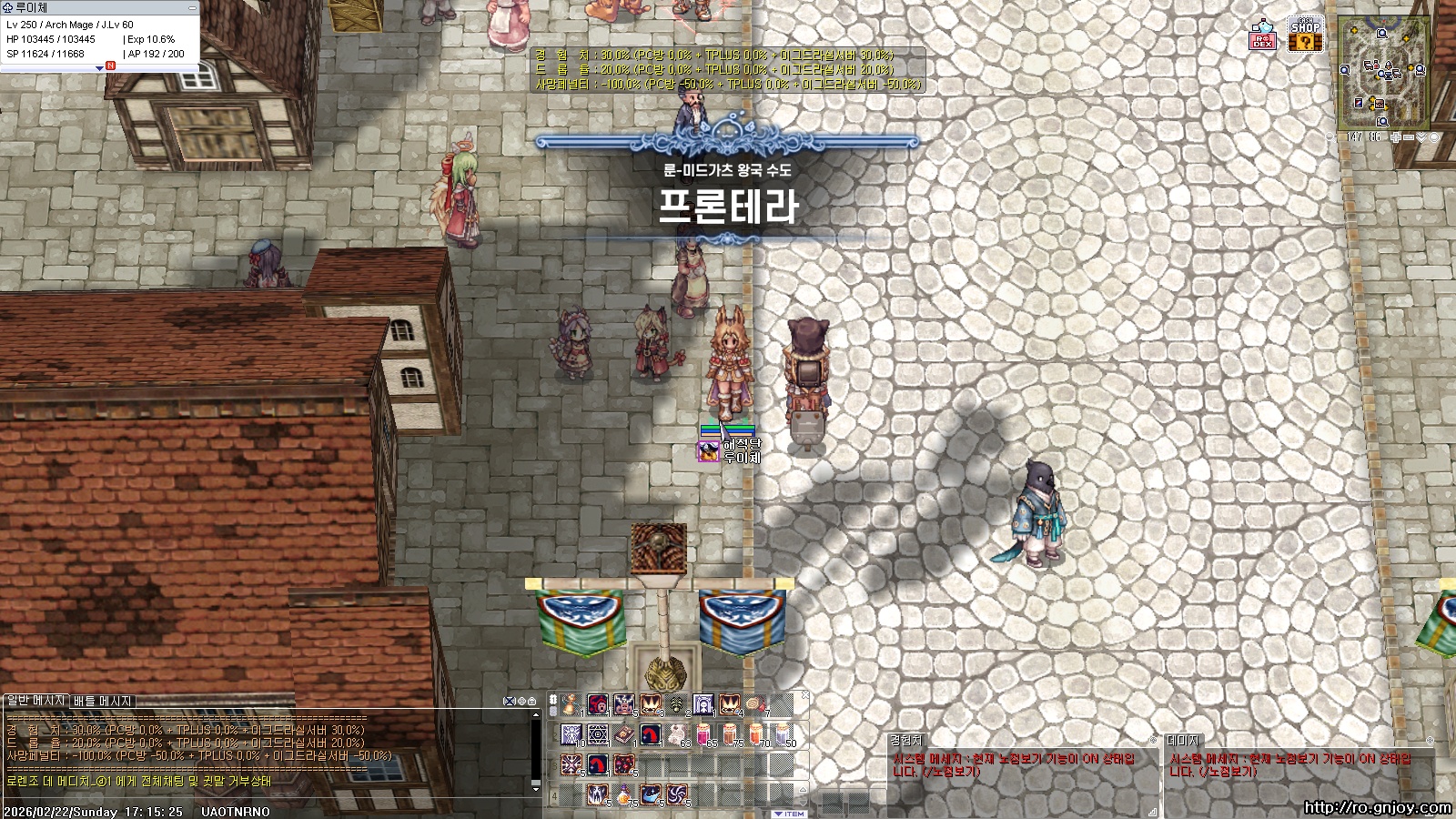Use the pink potion jar with 65 count

(x=703, y=734)
